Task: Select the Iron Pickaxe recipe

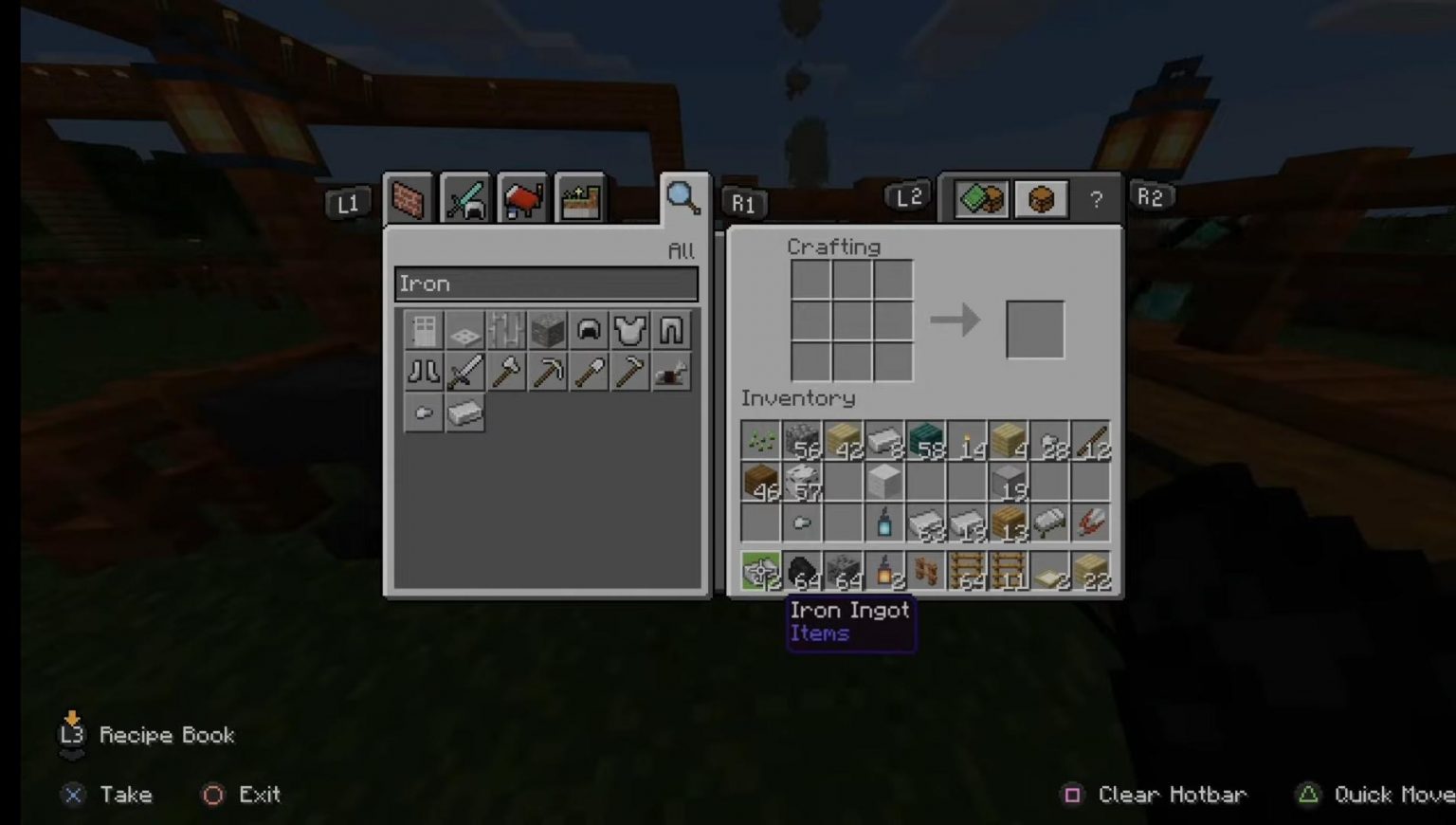Action: [x=548, y=371]
